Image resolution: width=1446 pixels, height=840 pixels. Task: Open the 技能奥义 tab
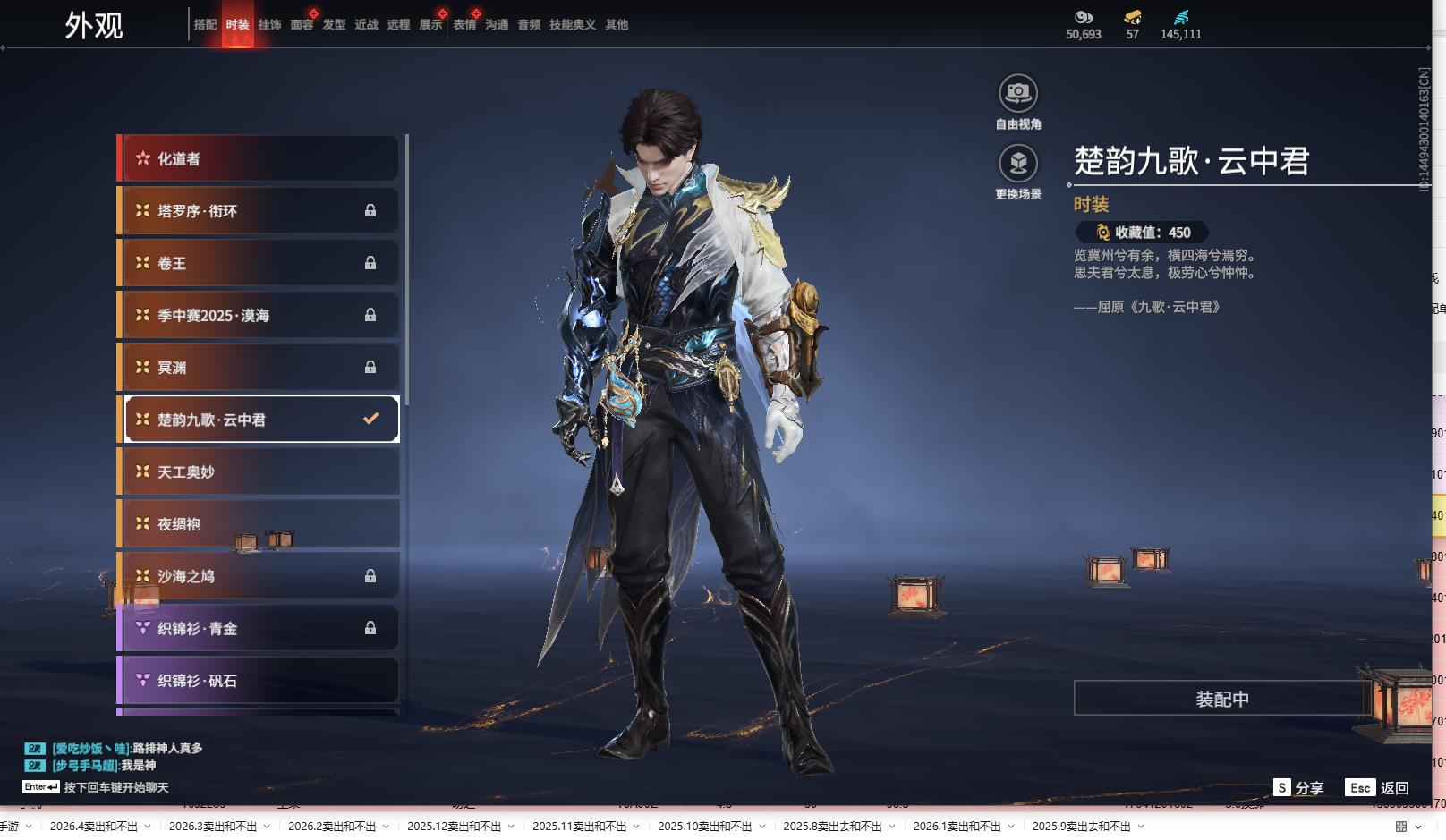572,25
